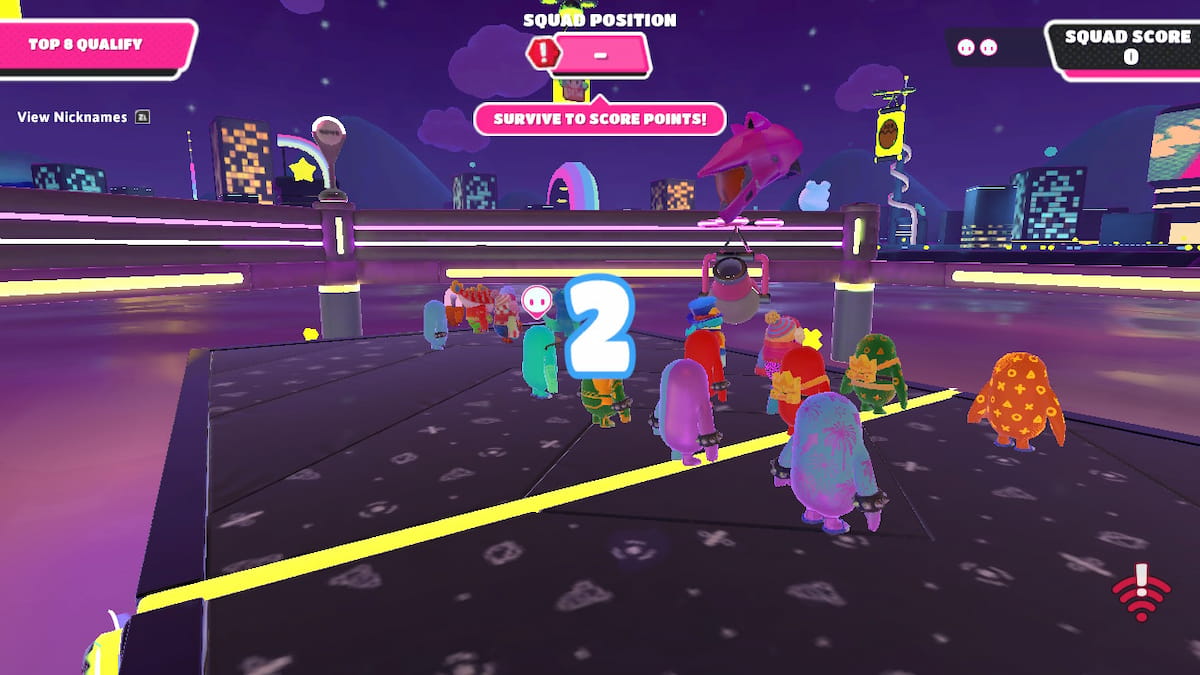Click the red exclamation alert beside Squad Position
Viewport: 1200px width, 675px height.
543,54
